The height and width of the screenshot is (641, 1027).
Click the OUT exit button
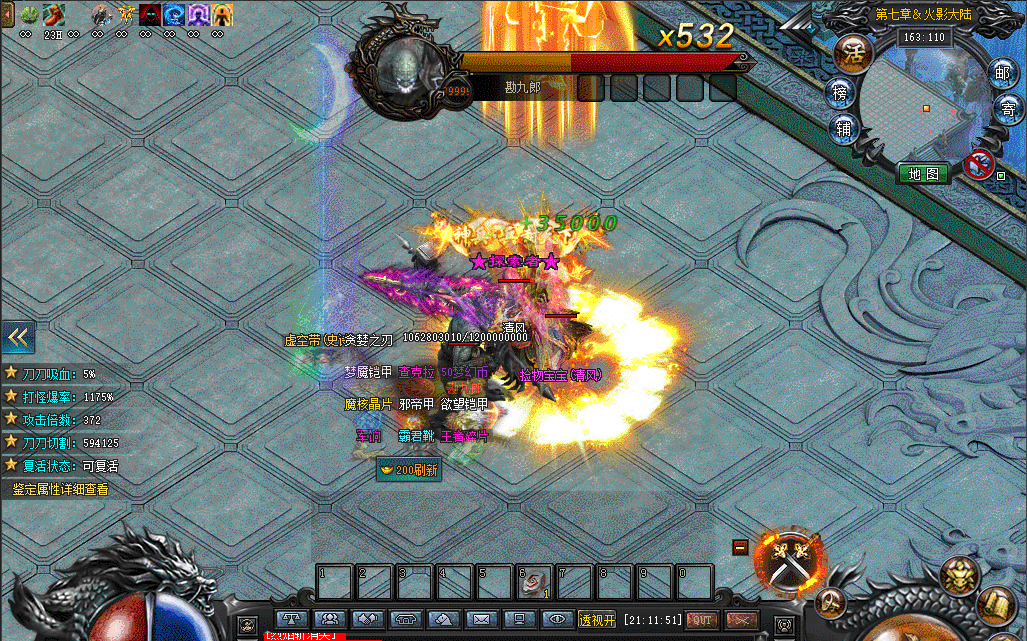click(702, 620)
